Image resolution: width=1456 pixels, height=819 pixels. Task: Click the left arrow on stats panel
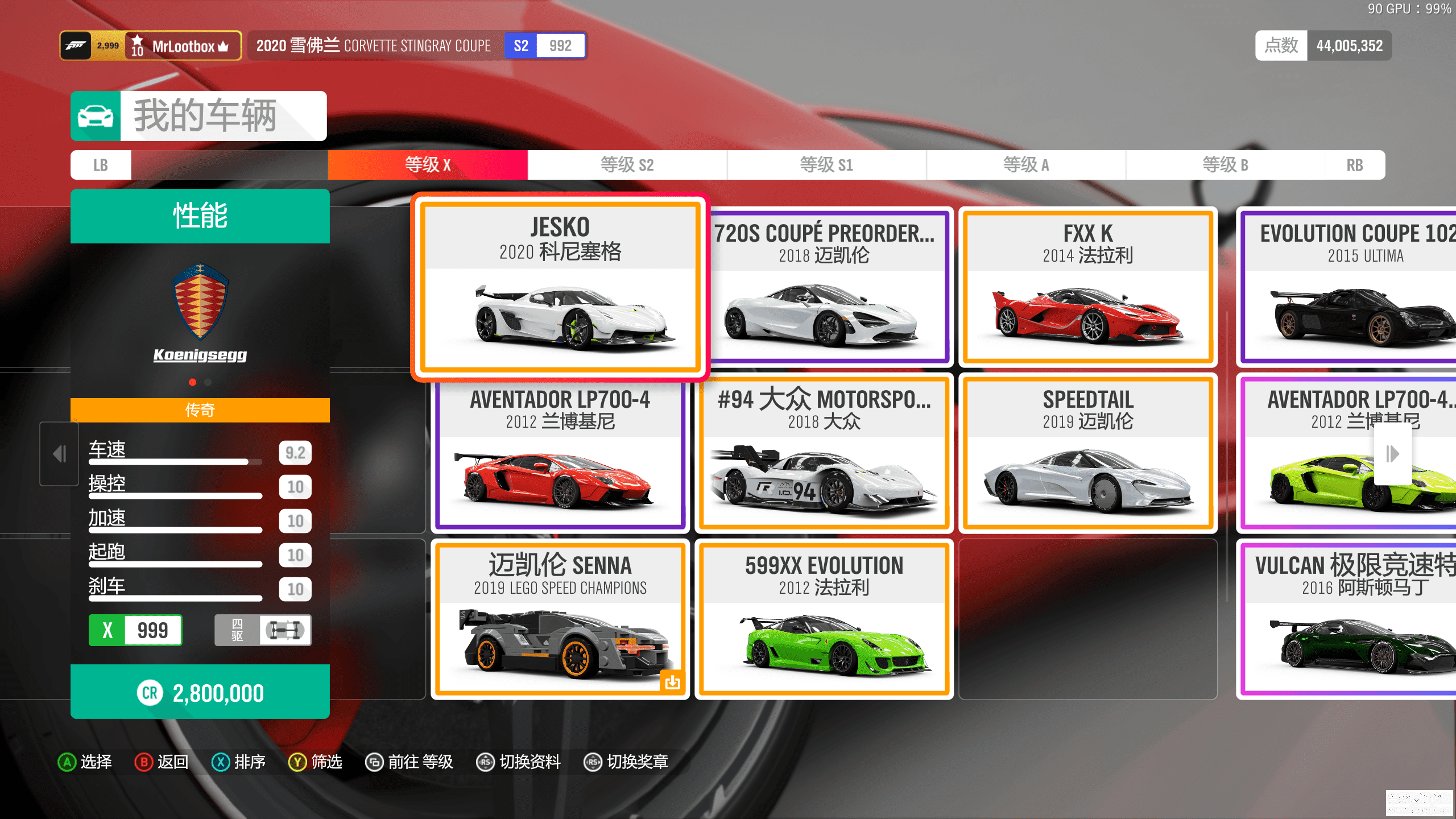click(59, 454)
